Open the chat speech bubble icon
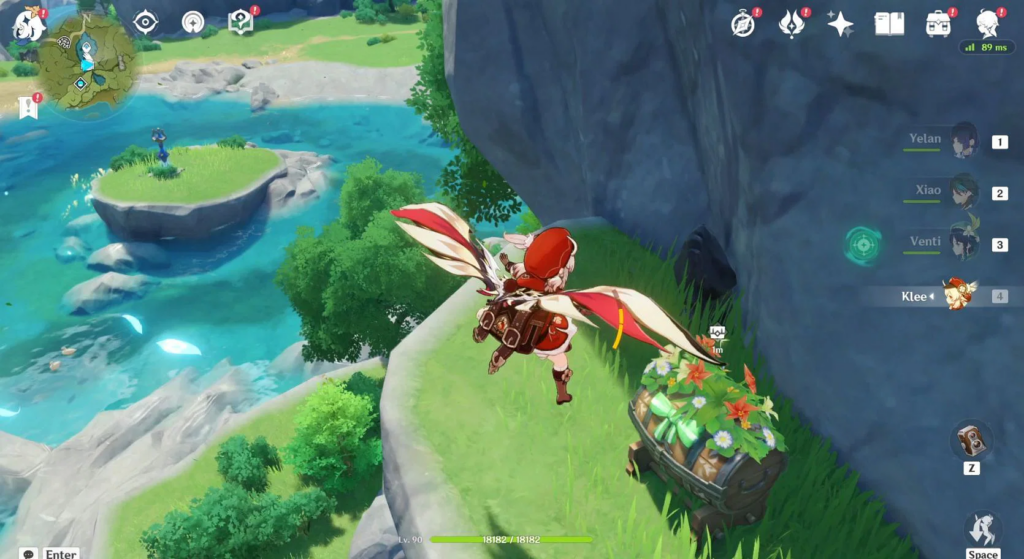Screen dimensions: 1024x559 click(28, 552)
